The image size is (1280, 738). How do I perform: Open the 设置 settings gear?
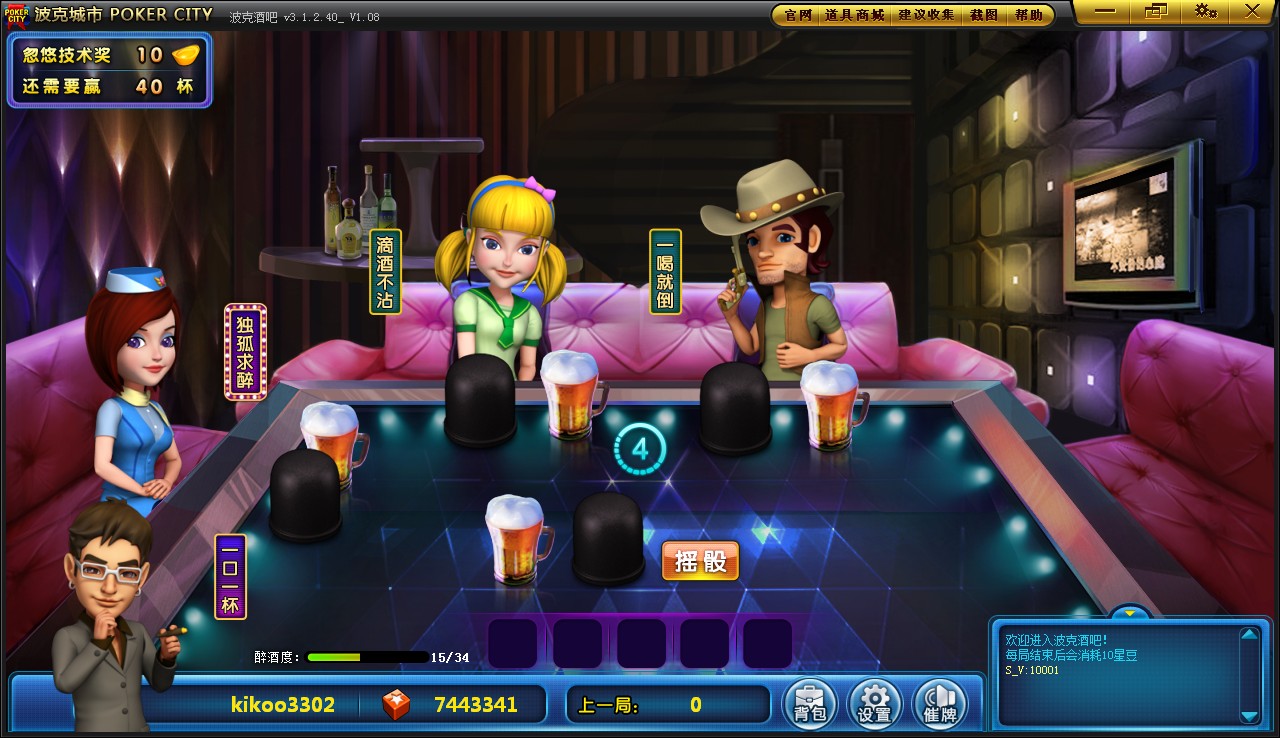[874, 704]
